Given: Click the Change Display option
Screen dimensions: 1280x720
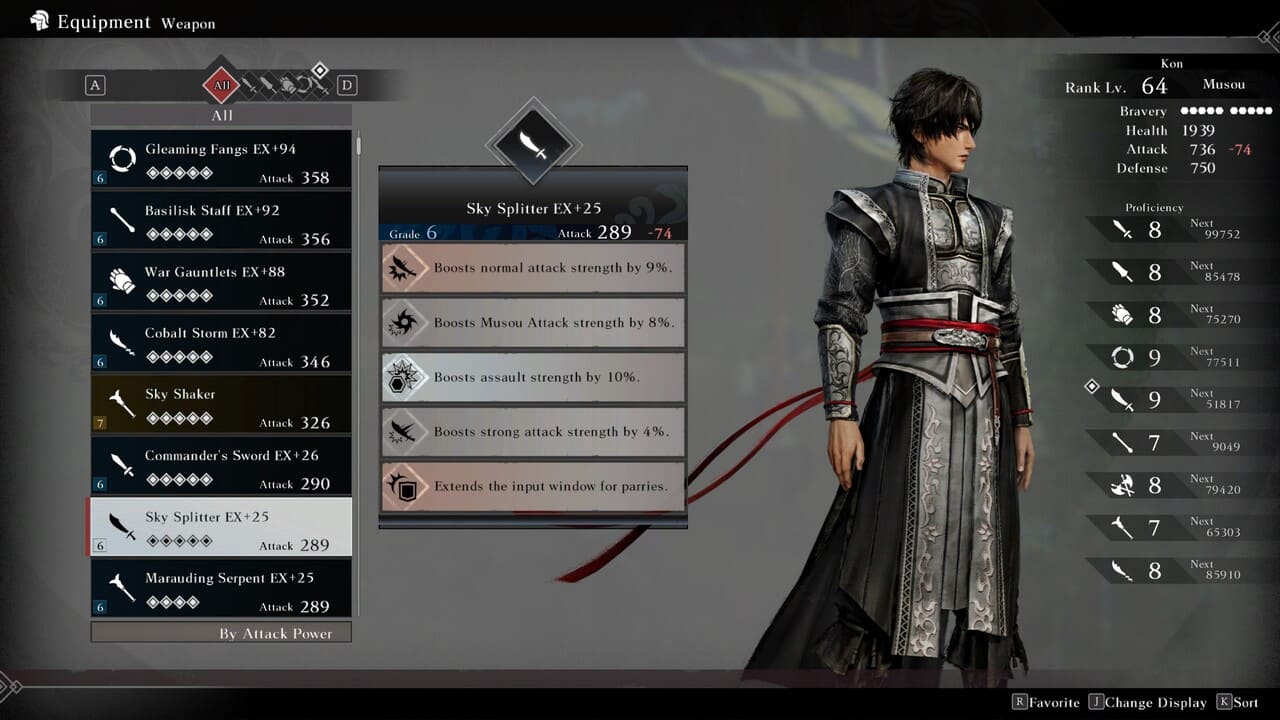Looking at the screenshot, I should [x=1148, y=702].
